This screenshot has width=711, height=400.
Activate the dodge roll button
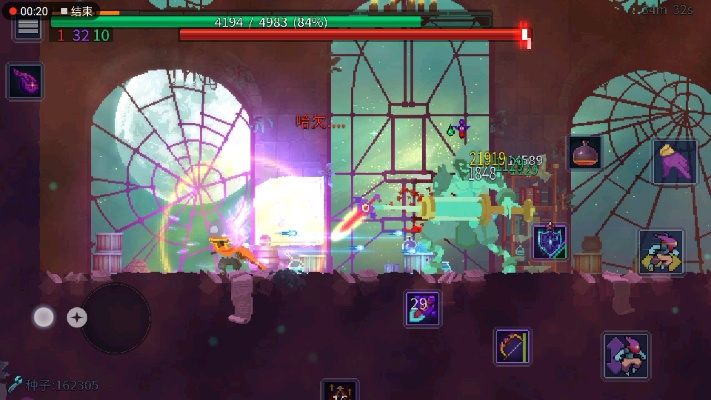coord(661,251)
